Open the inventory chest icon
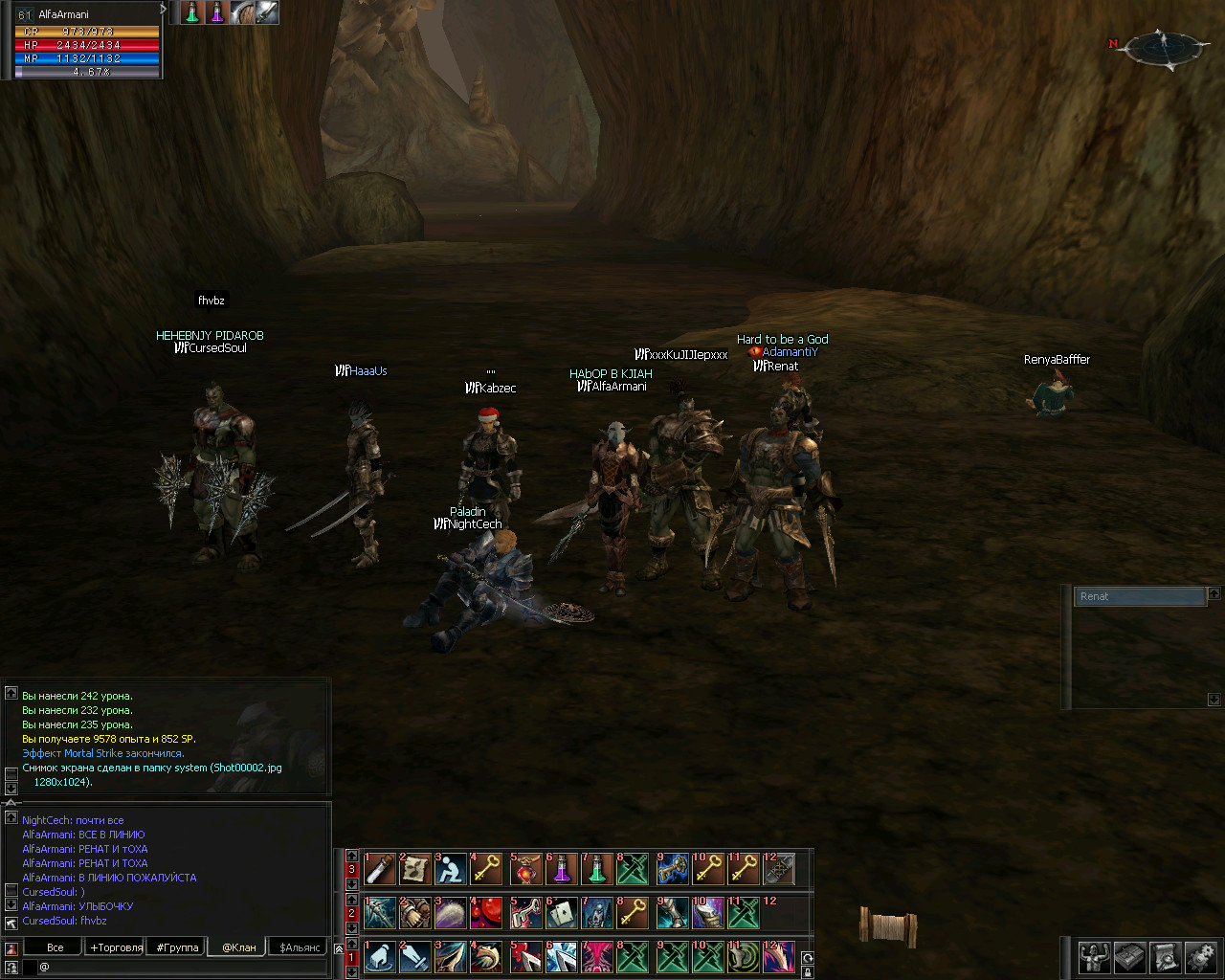 point(1129,956)
